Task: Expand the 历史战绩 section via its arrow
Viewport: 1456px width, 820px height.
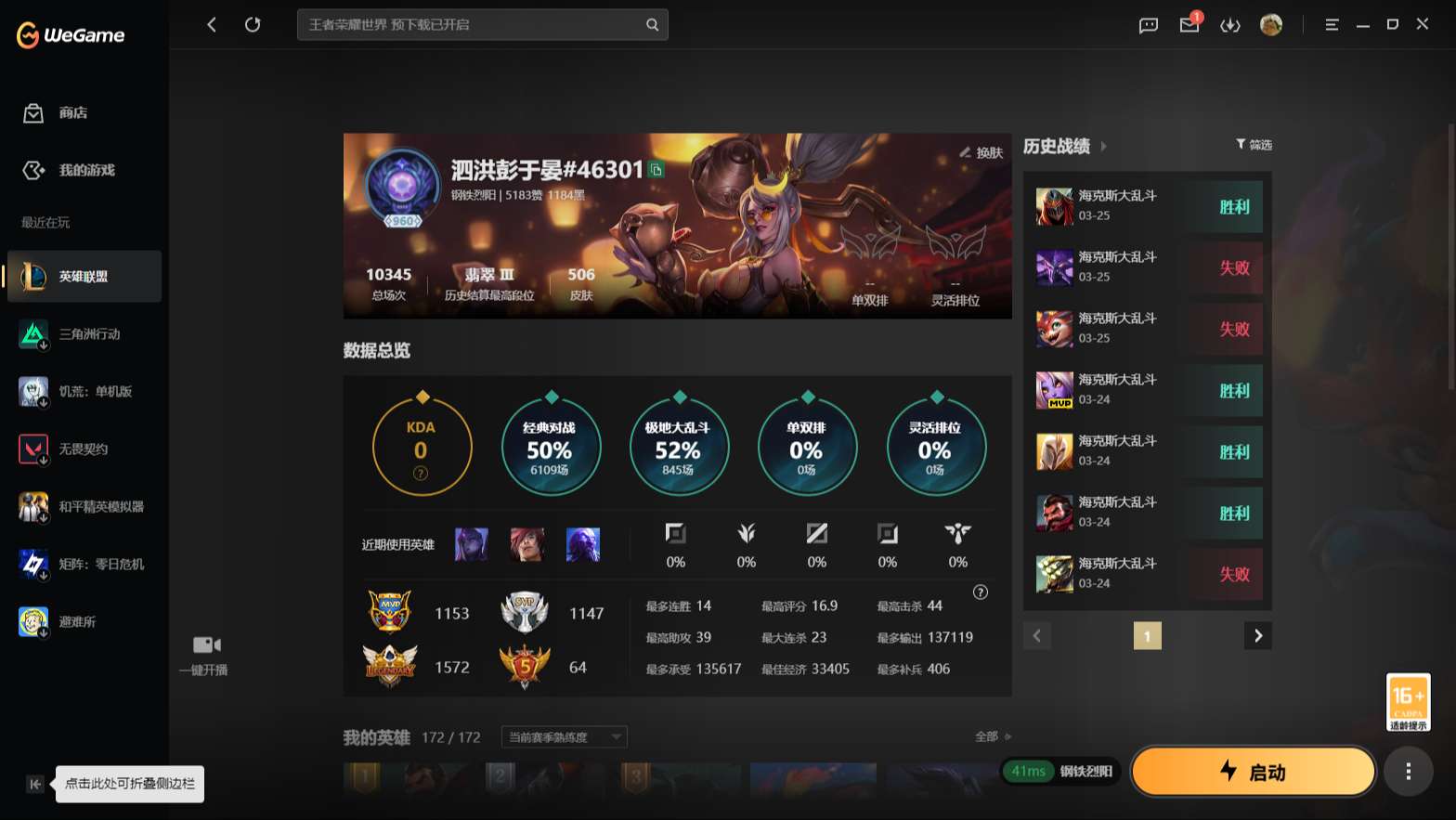Action: tap(1105, 146)
